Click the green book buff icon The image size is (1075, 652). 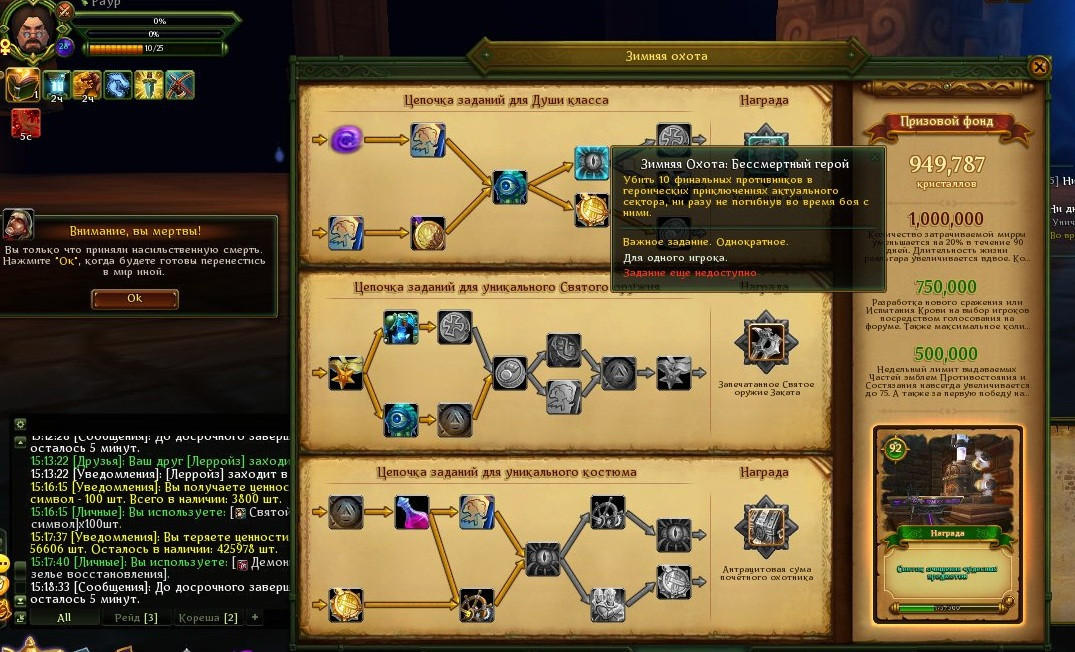point(22,87)
